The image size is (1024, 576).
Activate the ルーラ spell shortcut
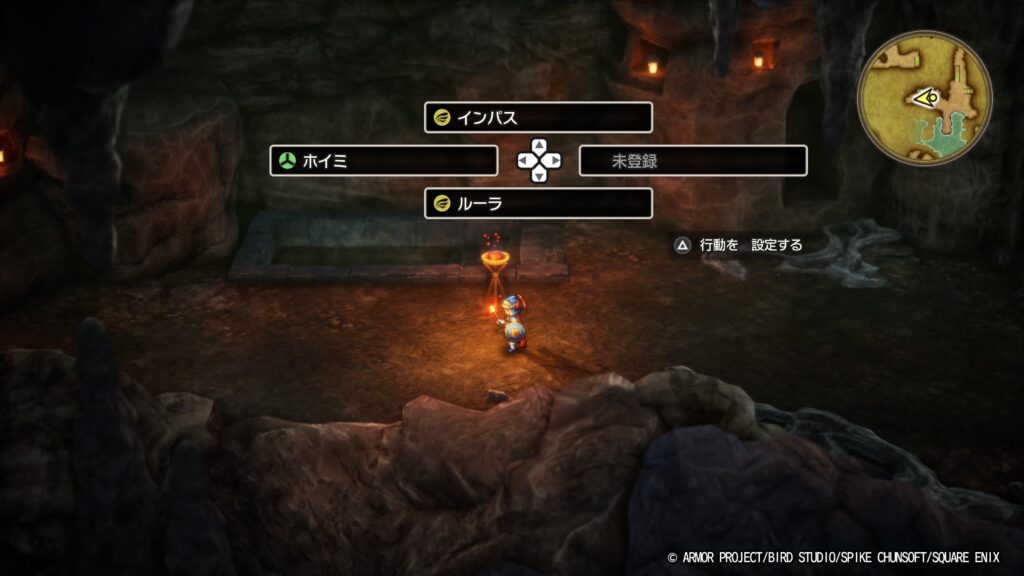pyautogui.click(x=538, y=204)
